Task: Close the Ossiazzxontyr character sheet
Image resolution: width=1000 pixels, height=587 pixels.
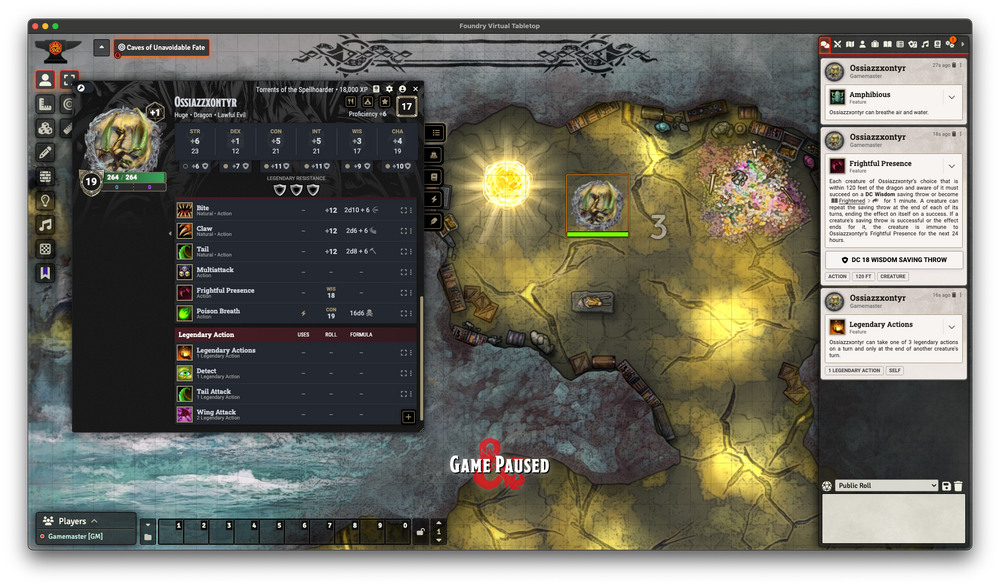Action: coord(415,89)
